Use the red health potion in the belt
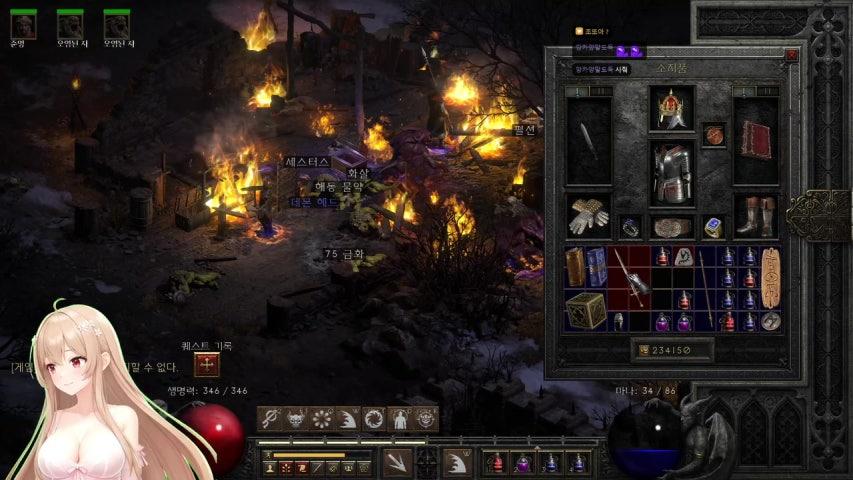Screen dimensions: 853x480 point(496,463)
